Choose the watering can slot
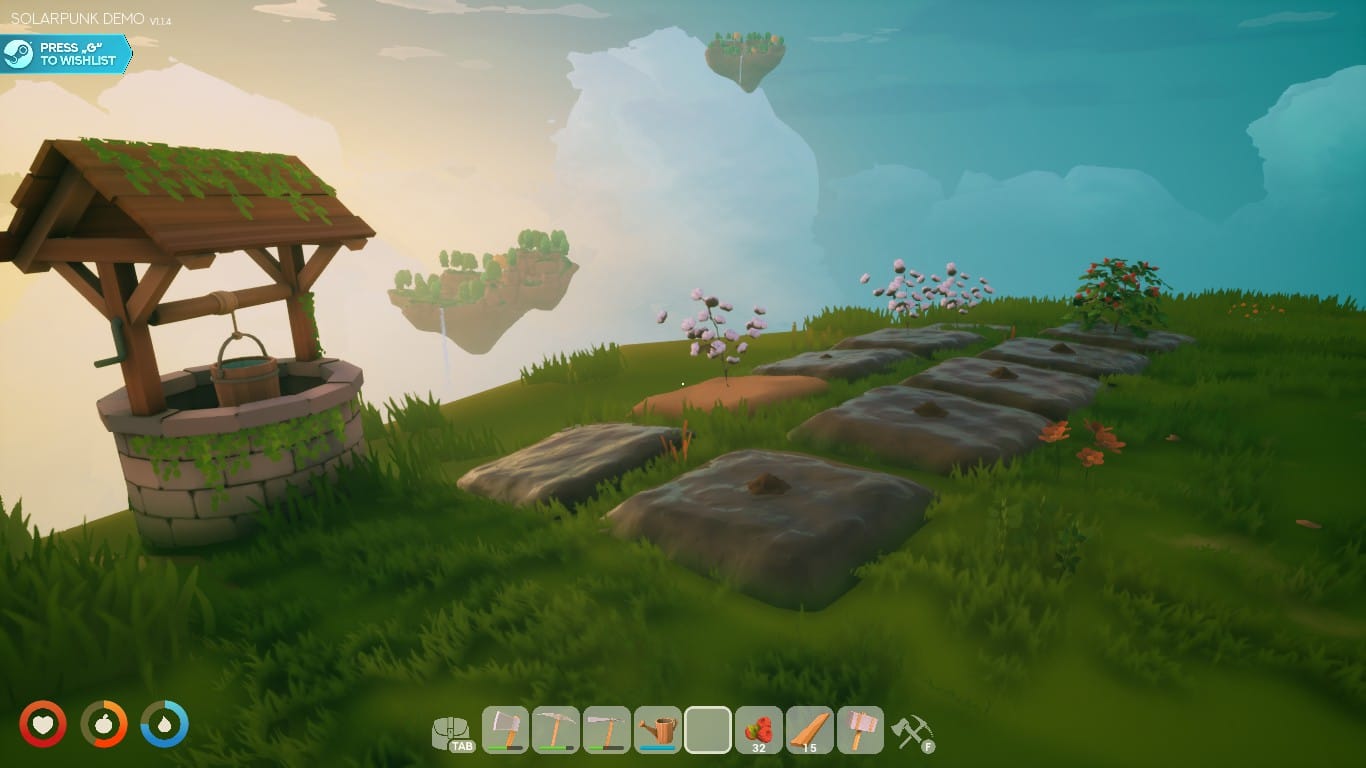Viewport: 1366px width, 768px height. pos(657,730)
